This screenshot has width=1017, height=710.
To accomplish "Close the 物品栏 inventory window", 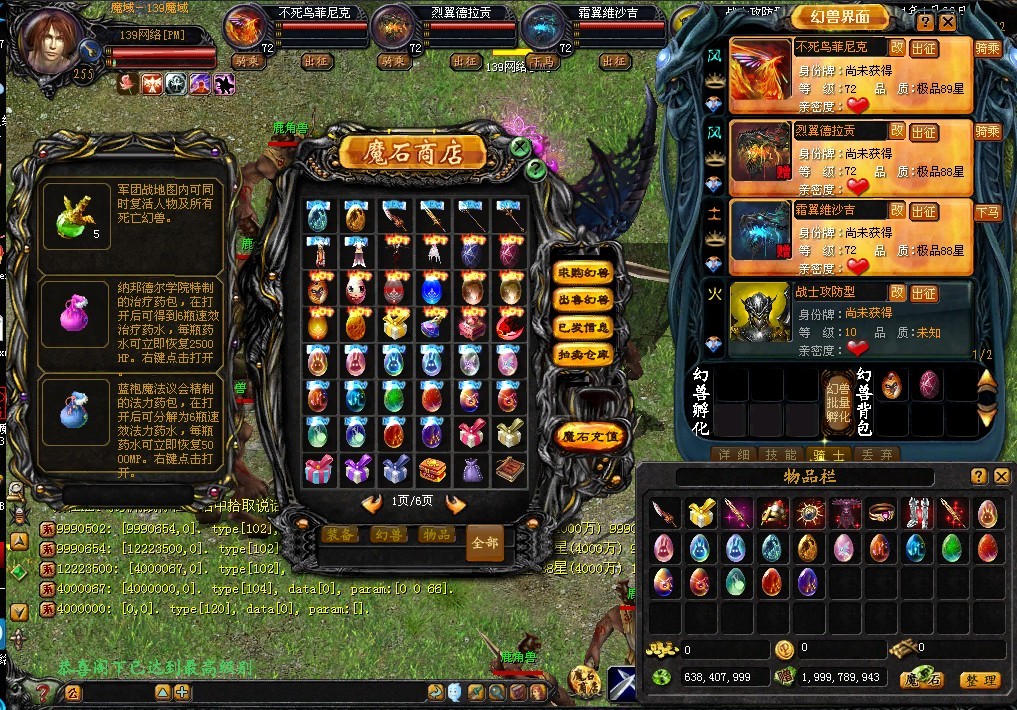I will [1001, 477].
